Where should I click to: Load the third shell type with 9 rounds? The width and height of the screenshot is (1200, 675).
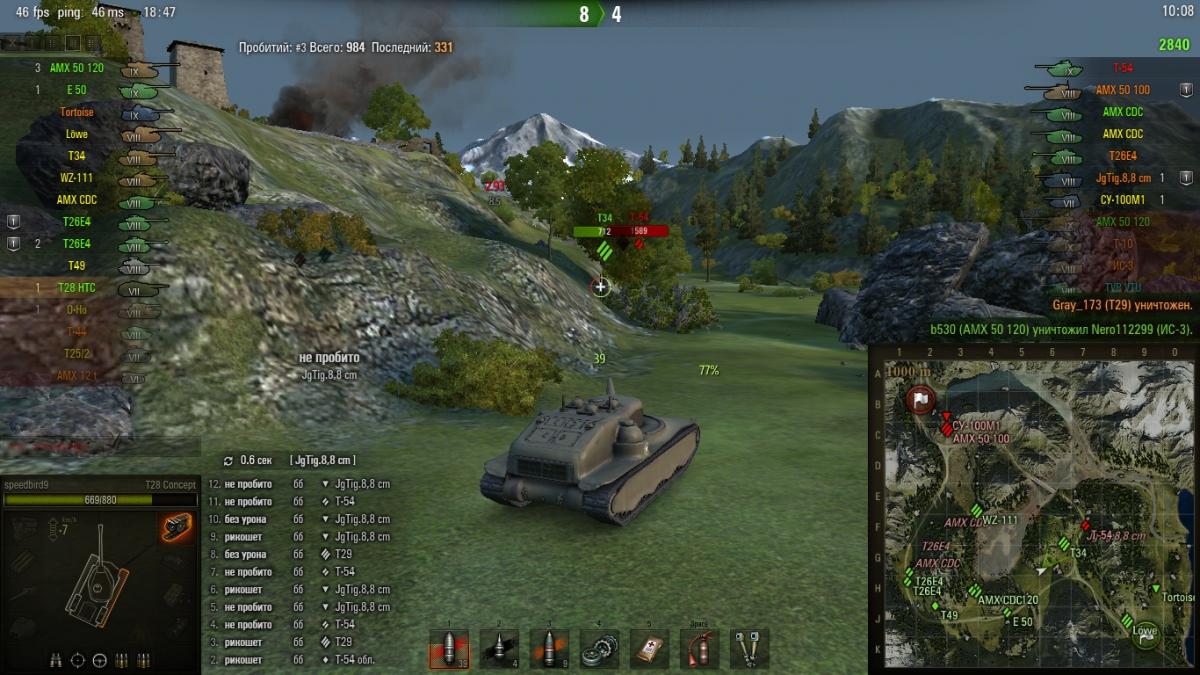tap(549, 649)
